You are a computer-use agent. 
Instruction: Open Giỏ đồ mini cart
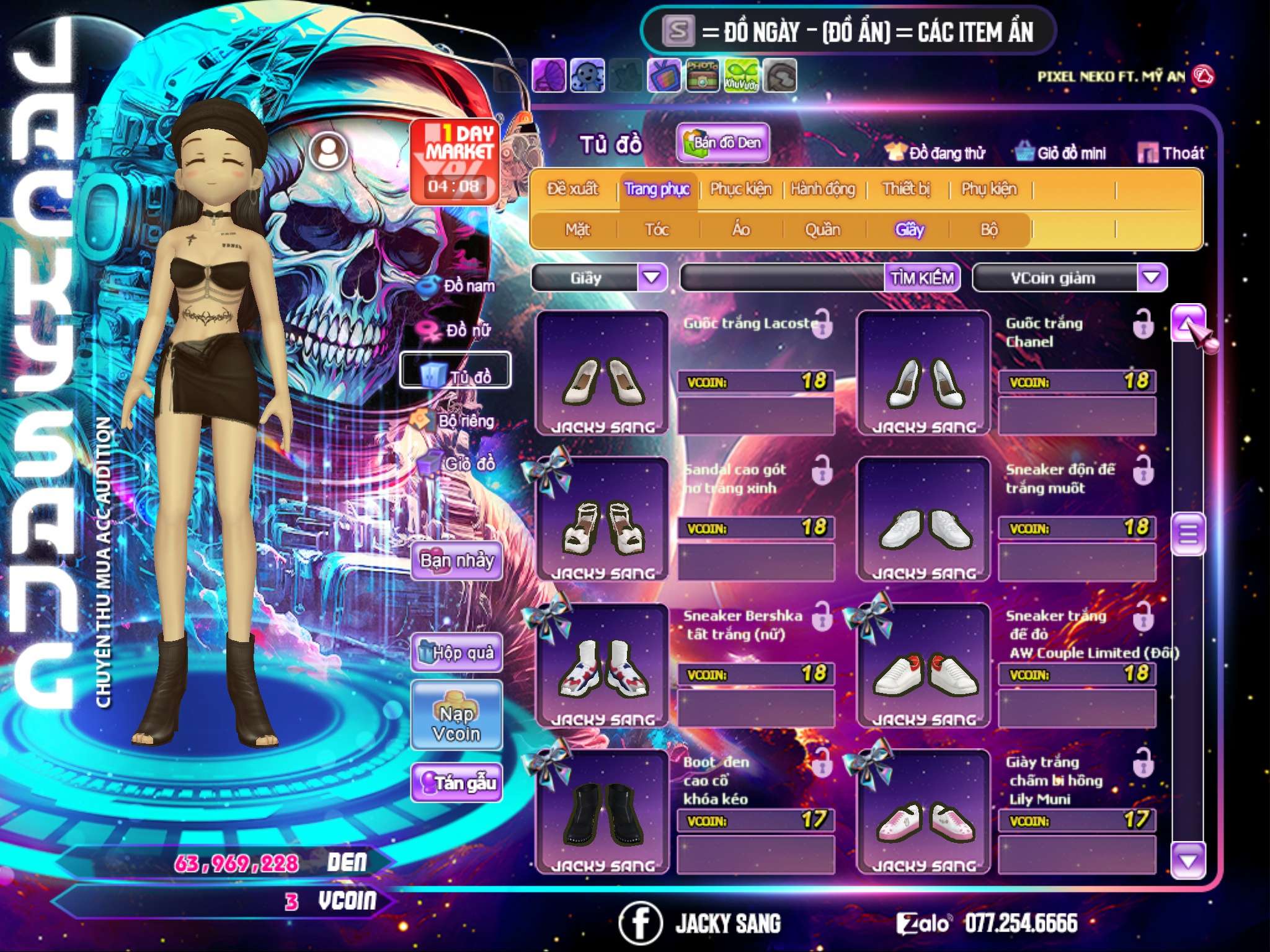pos(1060,153)
